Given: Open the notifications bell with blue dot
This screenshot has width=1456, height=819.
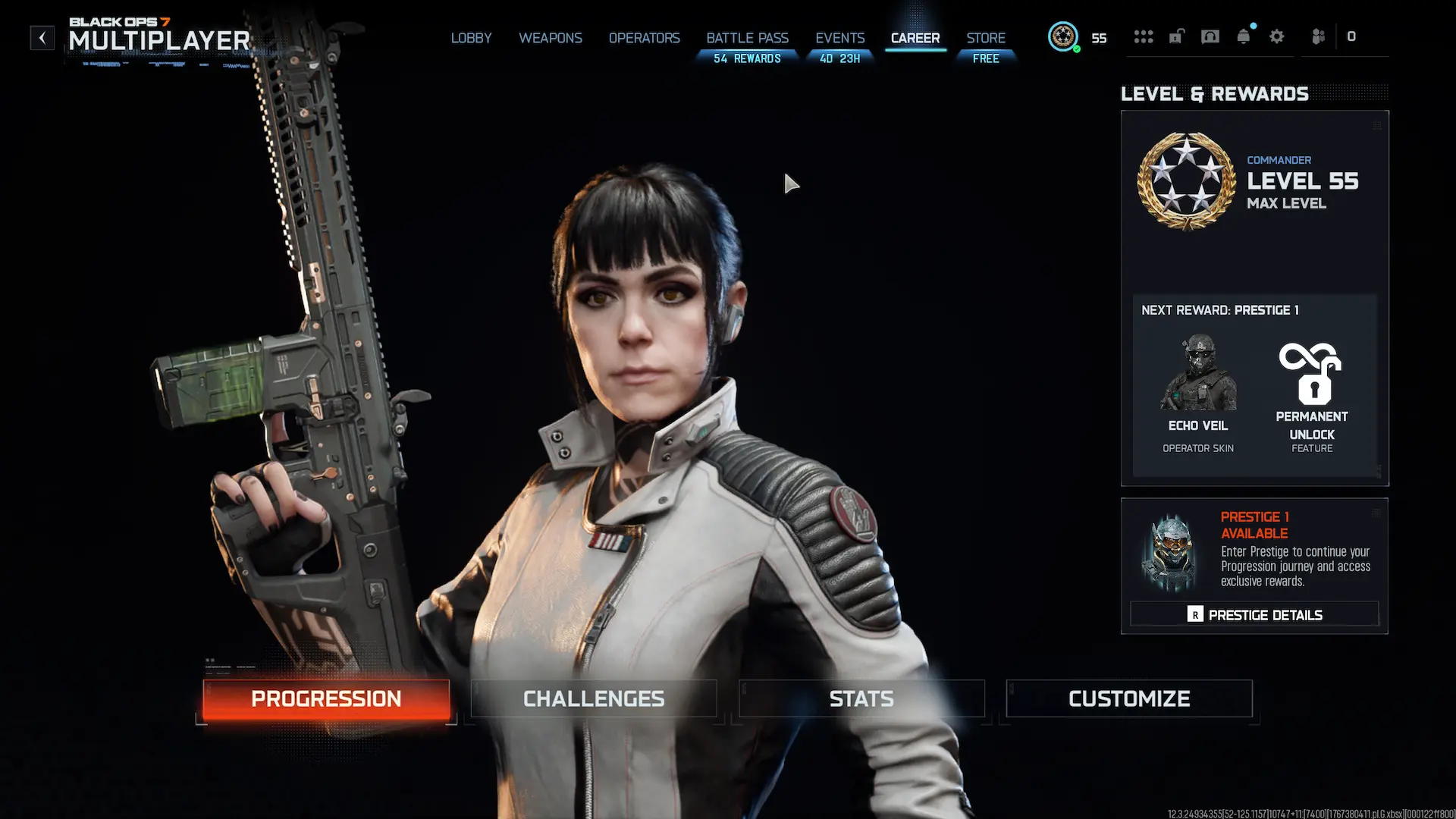Looking at the screenshot, I should pos(1243,36).
